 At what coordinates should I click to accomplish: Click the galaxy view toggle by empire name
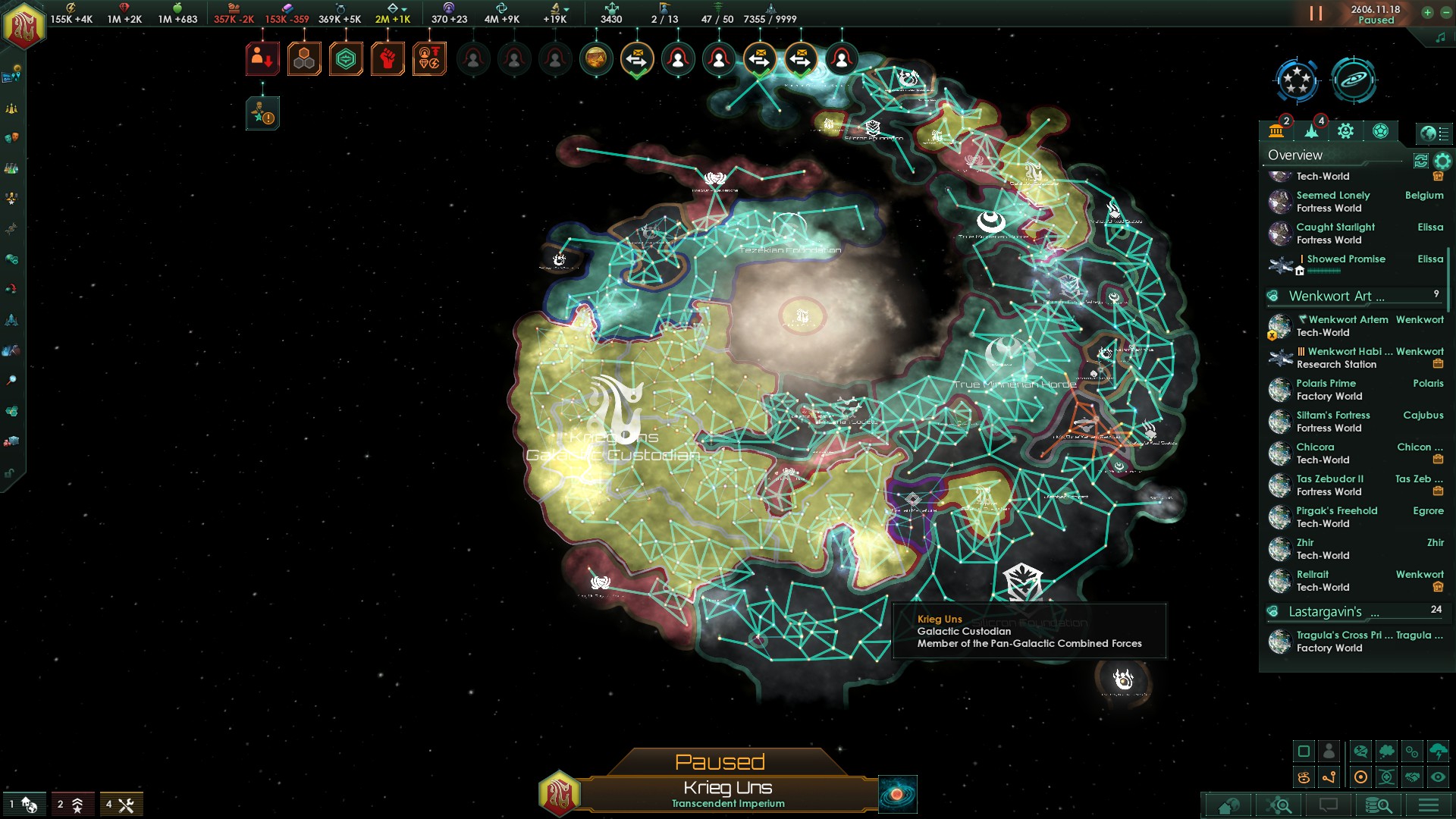coord(897,794)
